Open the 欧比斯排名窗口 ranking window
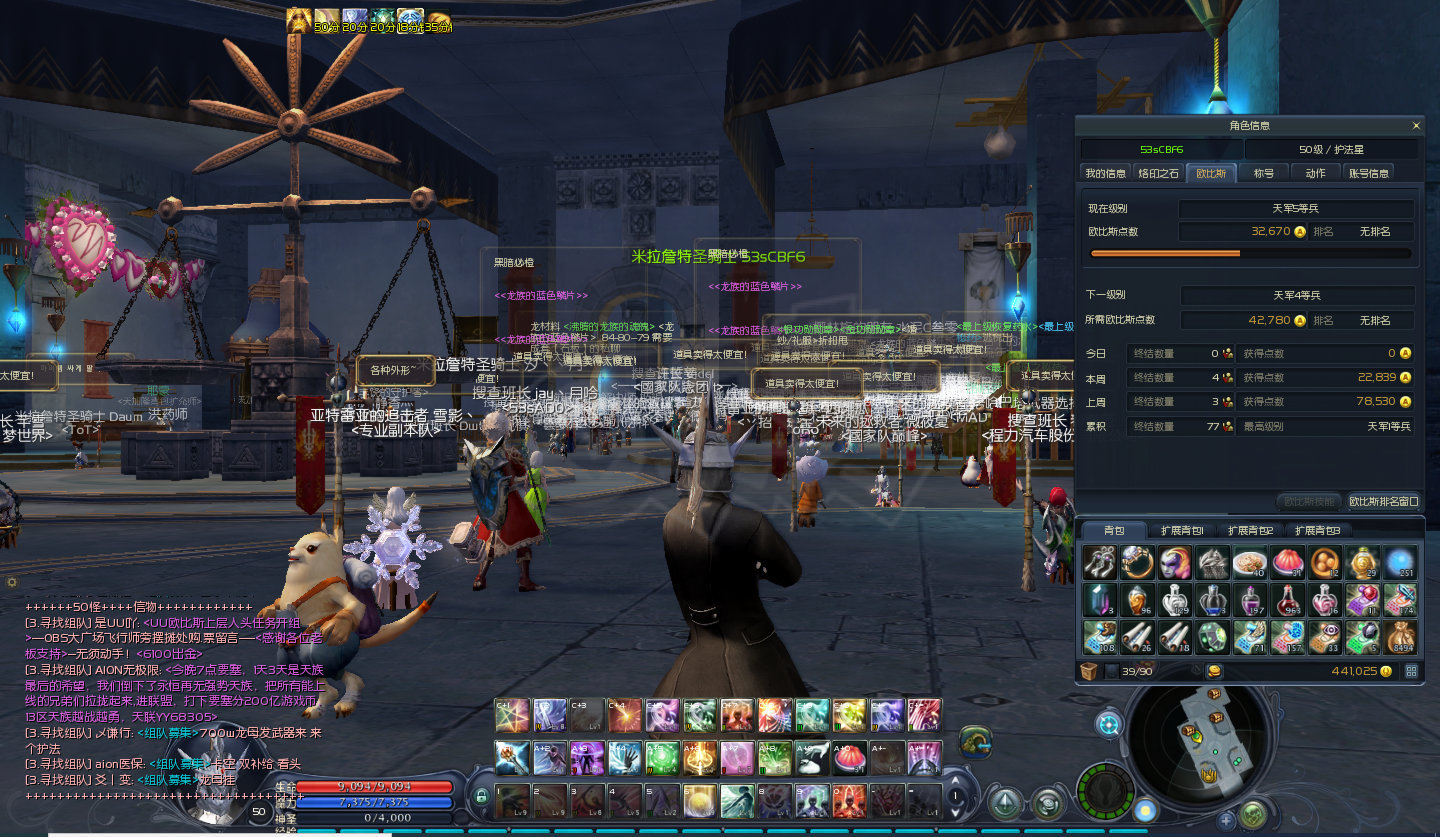 pos(1383,501)
